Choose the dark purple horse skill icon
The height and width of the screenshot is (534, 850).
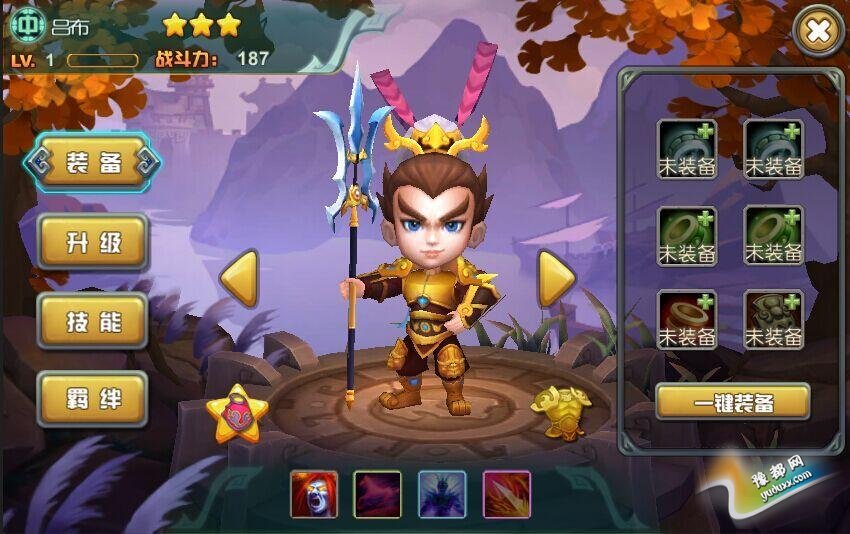pos(377,494)
